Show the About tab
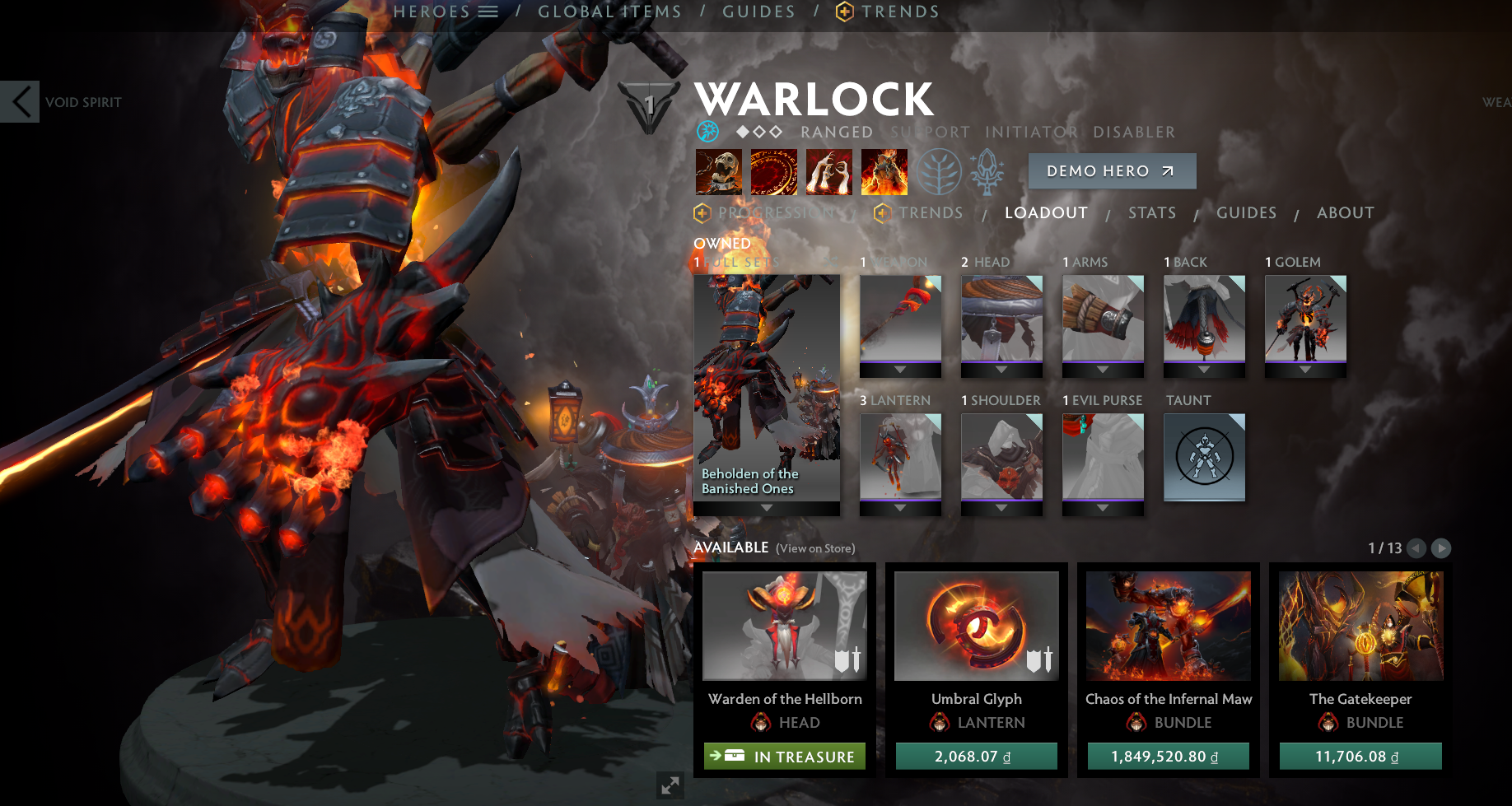This screenshot has height=806, width=1512. pos(1345,213)
